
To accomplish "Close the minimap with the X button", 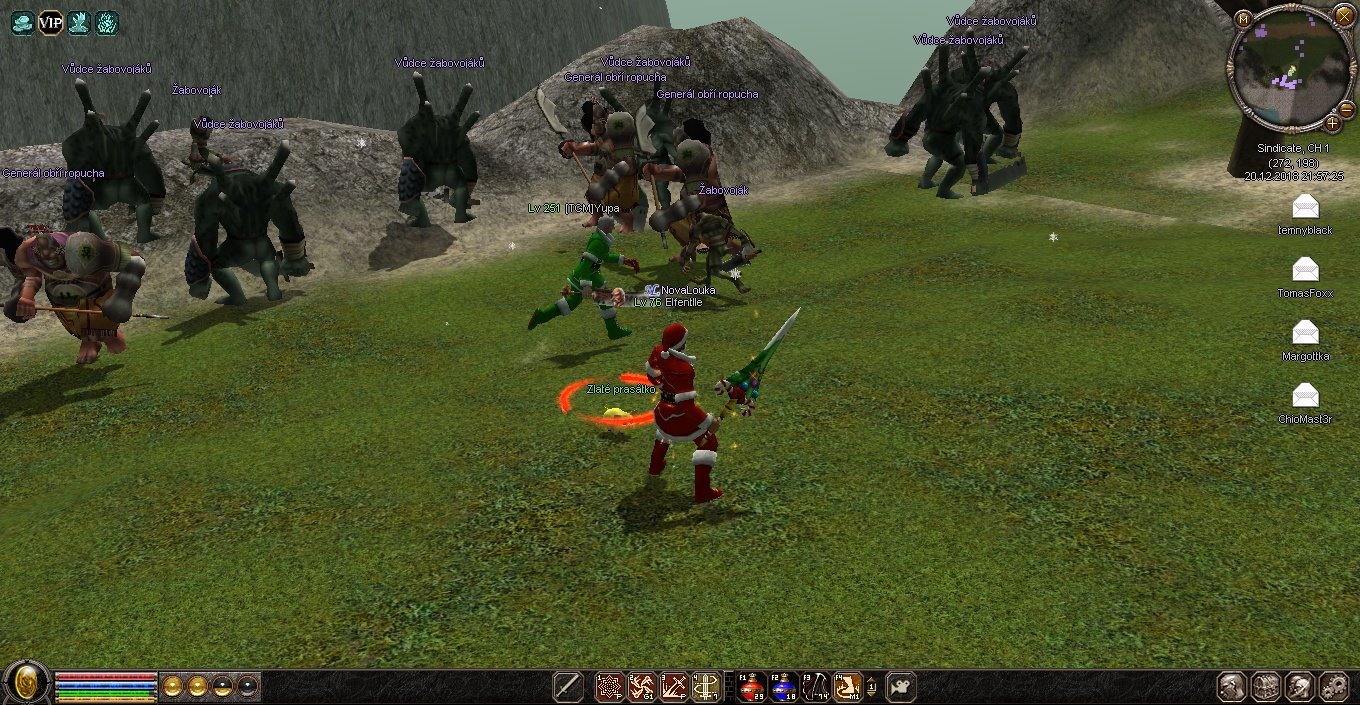I will click(1344, 14).
